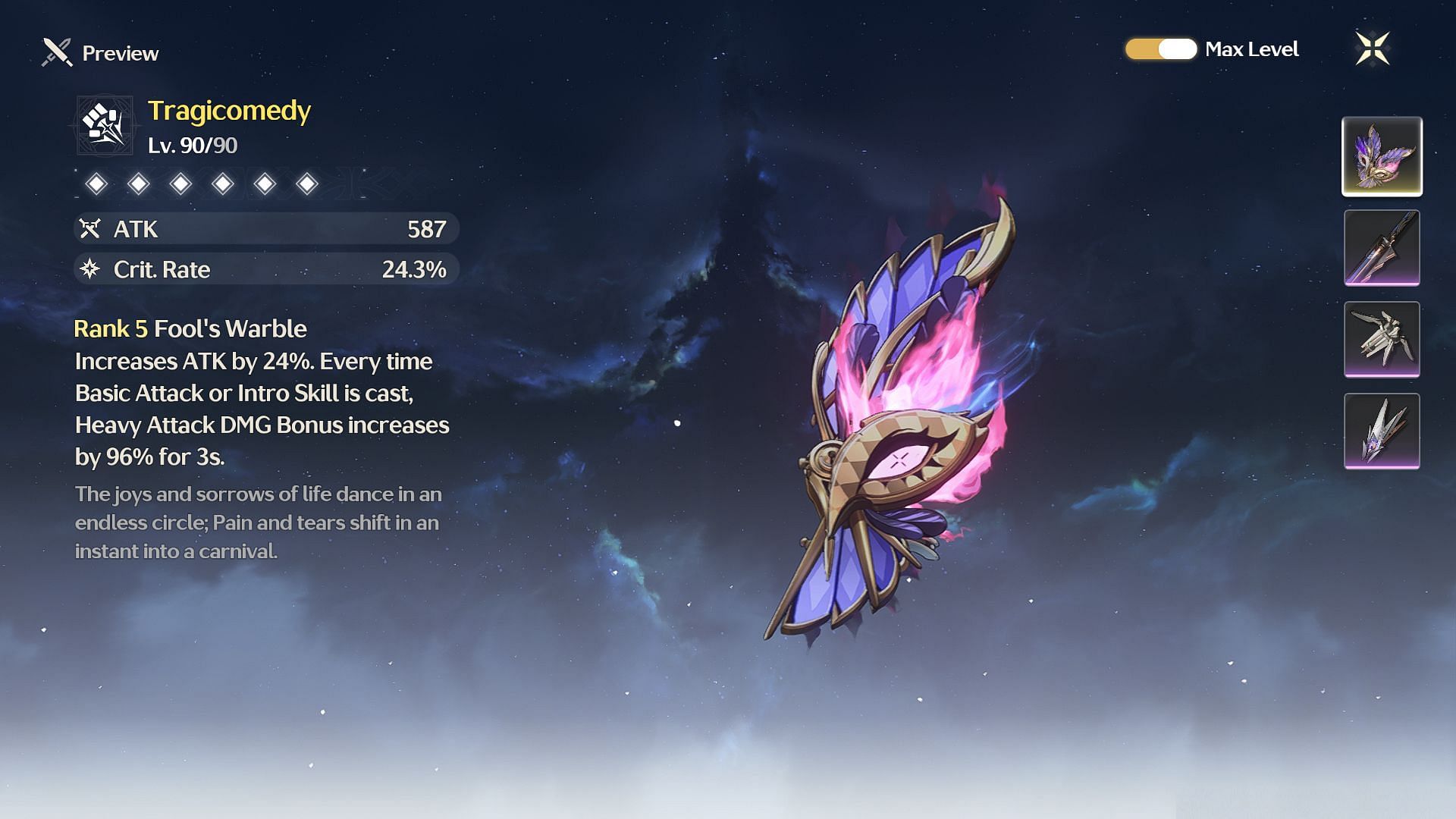Pick the white mechanical gauntlets thumbnail
Image resolution: width=1456 pixels, height=819 pixels.
[1382, 339]
